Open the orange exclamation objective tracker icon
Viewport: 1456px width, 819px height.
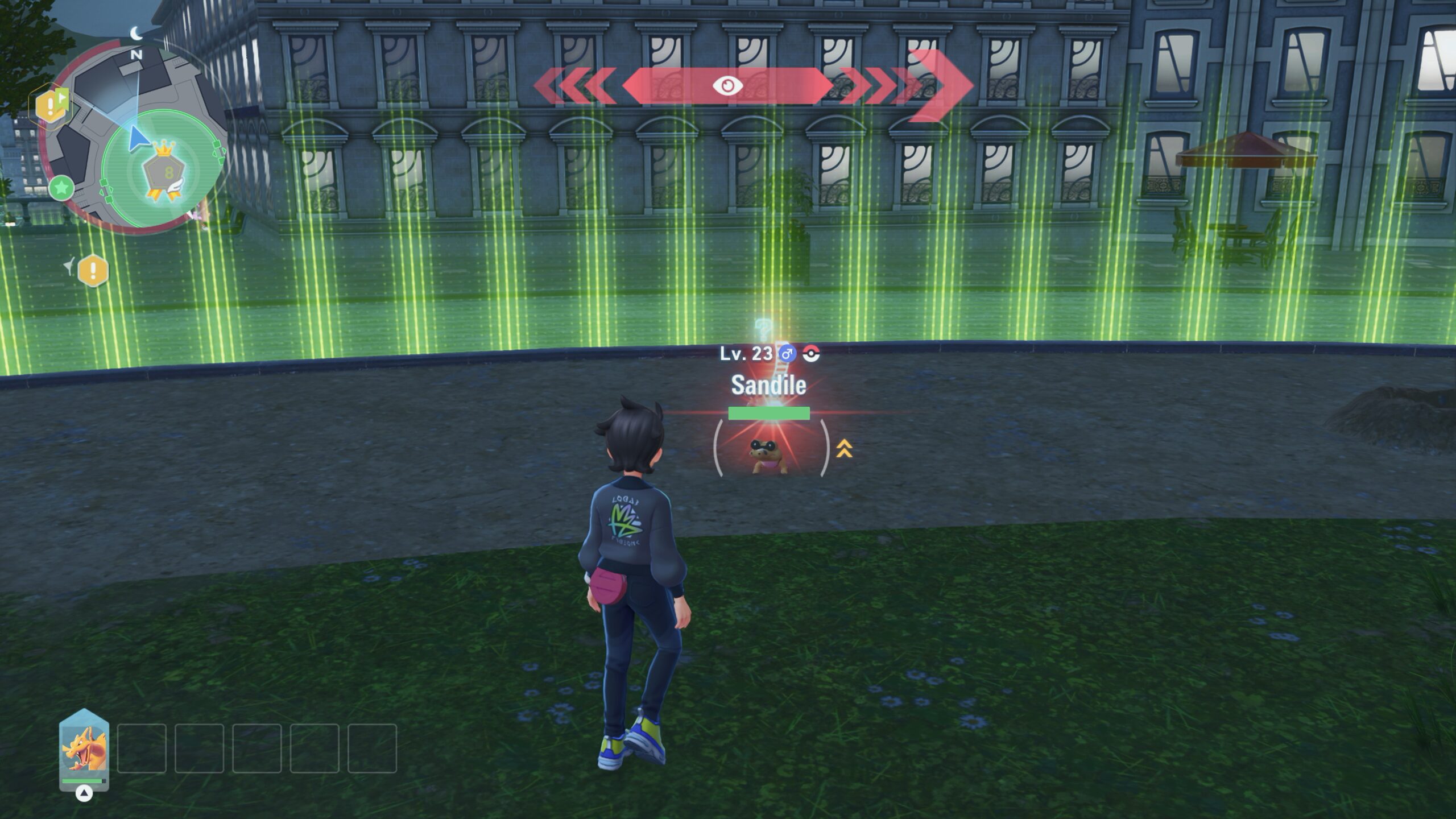pyautogui.click(x=93, y=270)
